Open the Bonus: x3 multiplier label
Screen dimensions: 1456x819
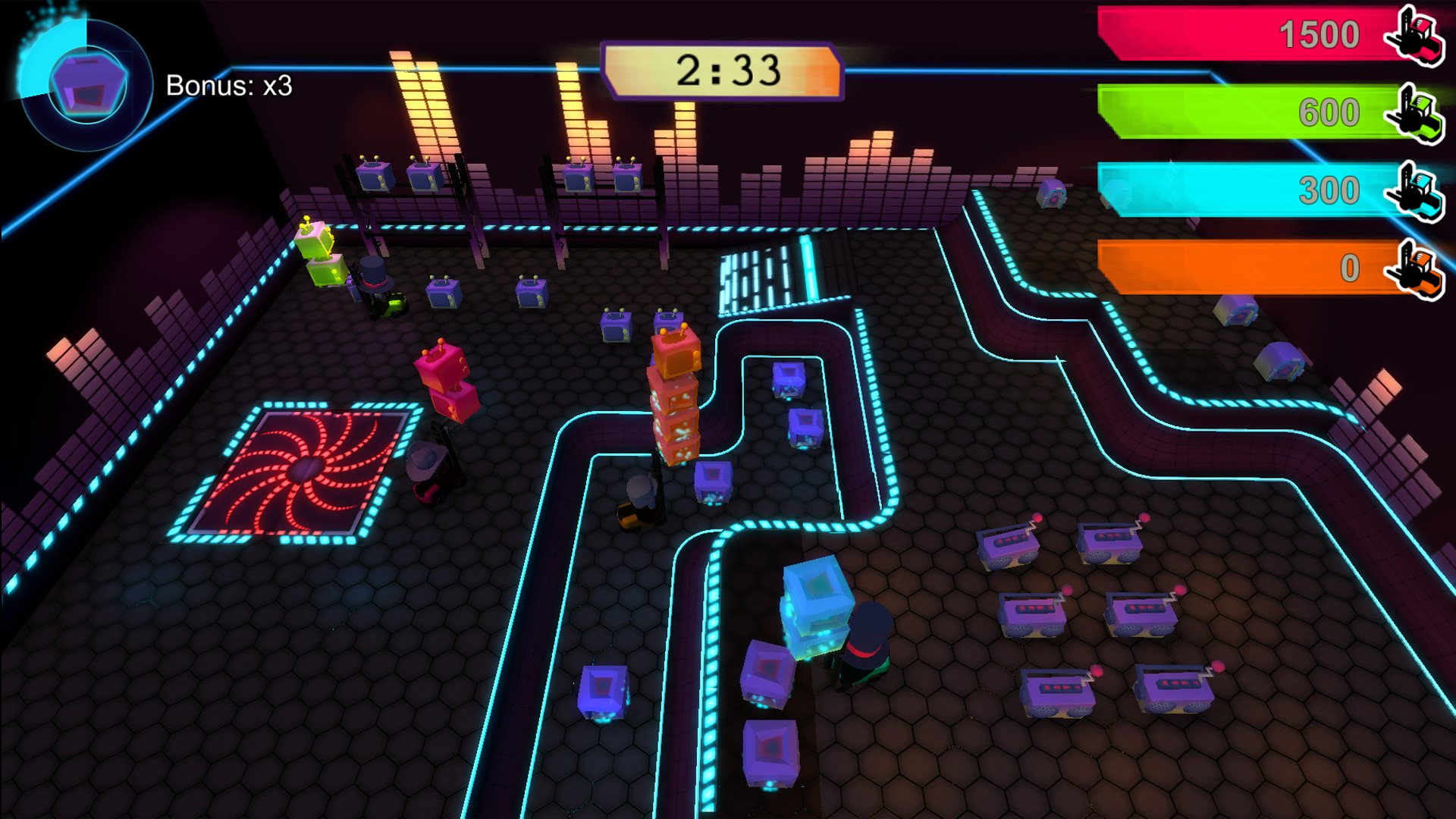[x=227, y=87]
